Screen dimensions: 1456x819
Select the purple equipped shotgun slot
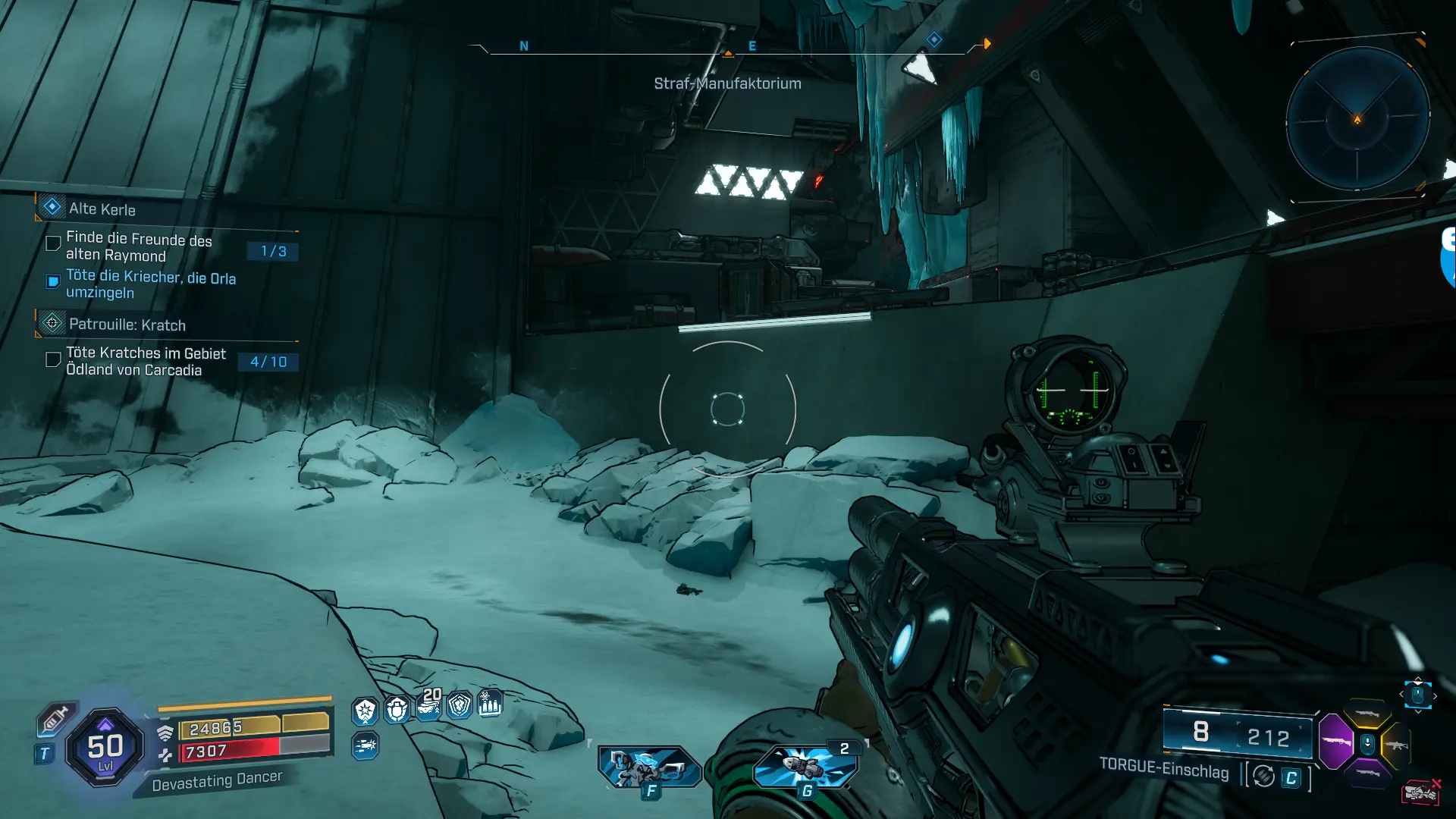pyautogui.click(x=1335, y=740)
